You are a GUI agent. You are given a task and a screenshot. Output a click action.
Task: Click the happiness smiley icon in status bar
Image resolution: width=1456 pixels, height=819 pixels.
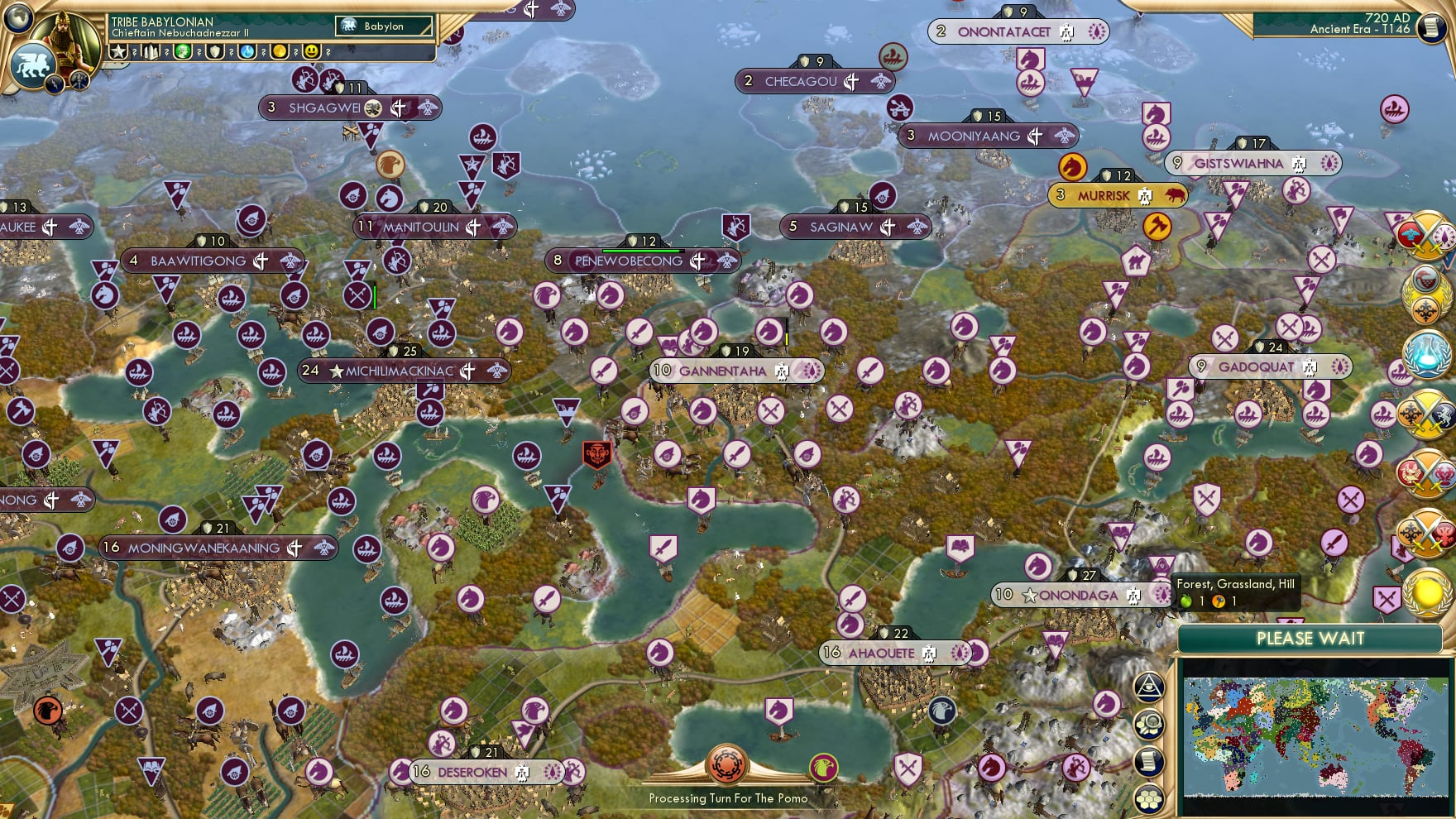click(x=311, y=51)
